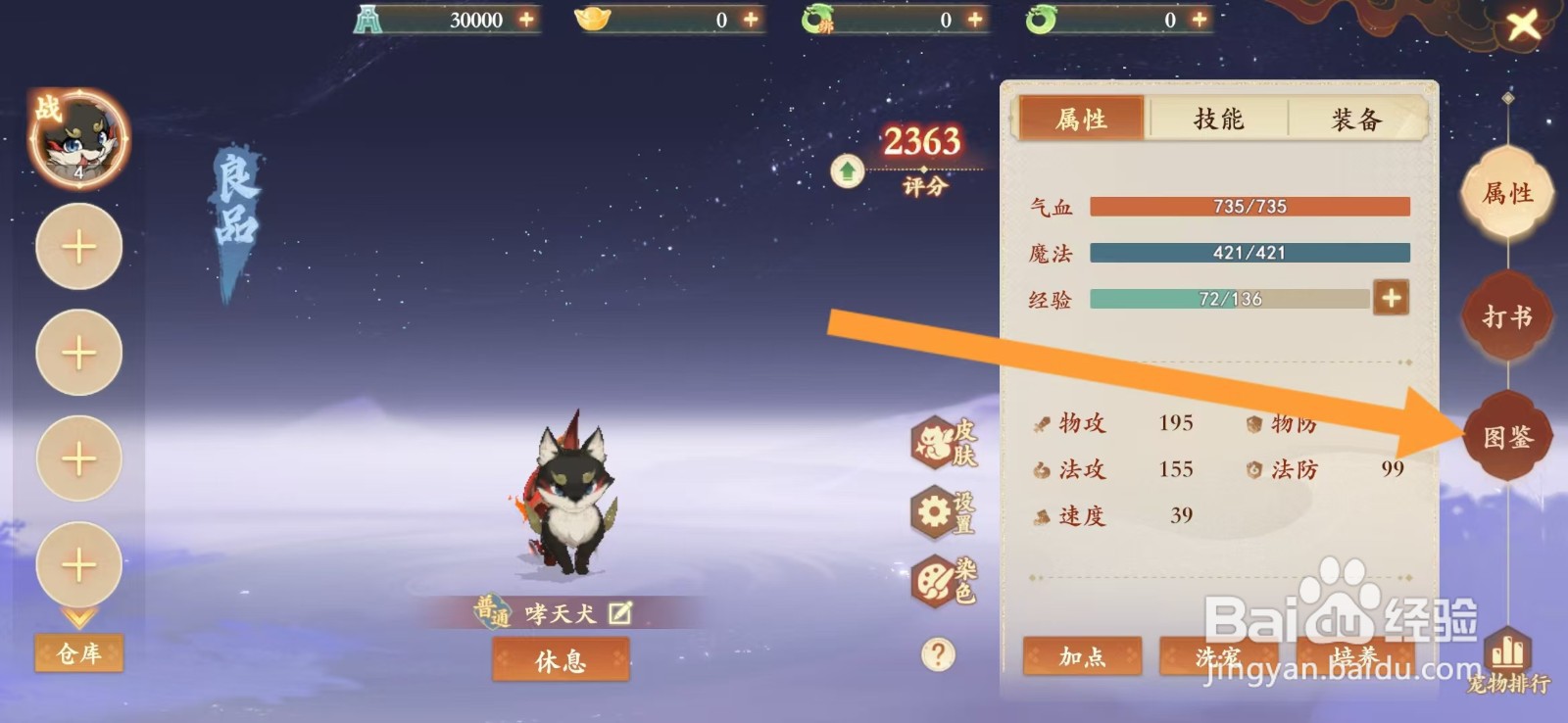Switch to the 技能 tab
1568x723 pixels.
(x=1218, y=119)
